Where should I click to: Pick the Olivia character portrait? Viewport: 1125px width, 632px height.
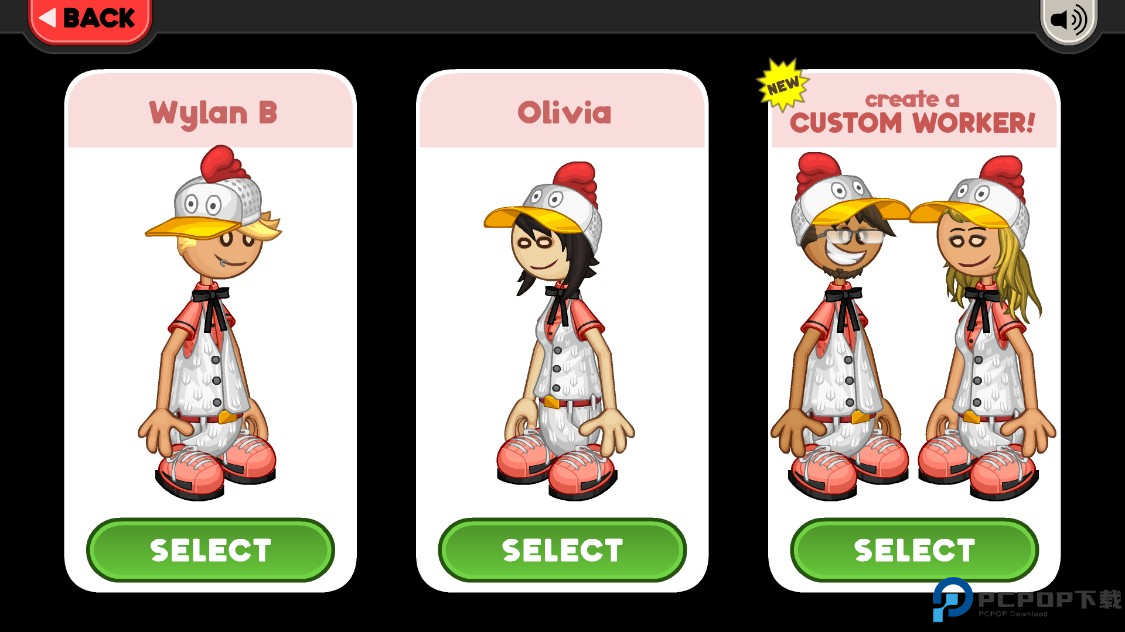click(560, 330)
